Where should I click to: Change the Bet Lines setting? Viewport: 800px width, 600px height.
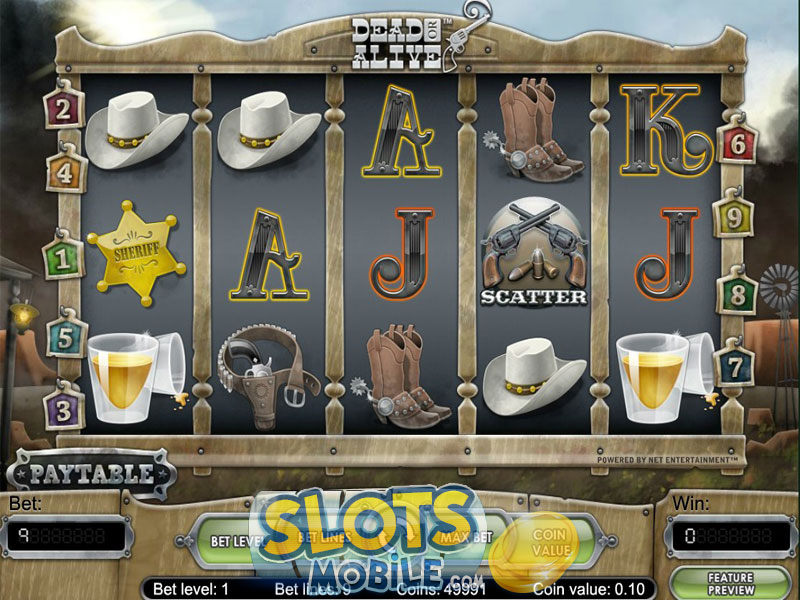[x=318, y=538]
